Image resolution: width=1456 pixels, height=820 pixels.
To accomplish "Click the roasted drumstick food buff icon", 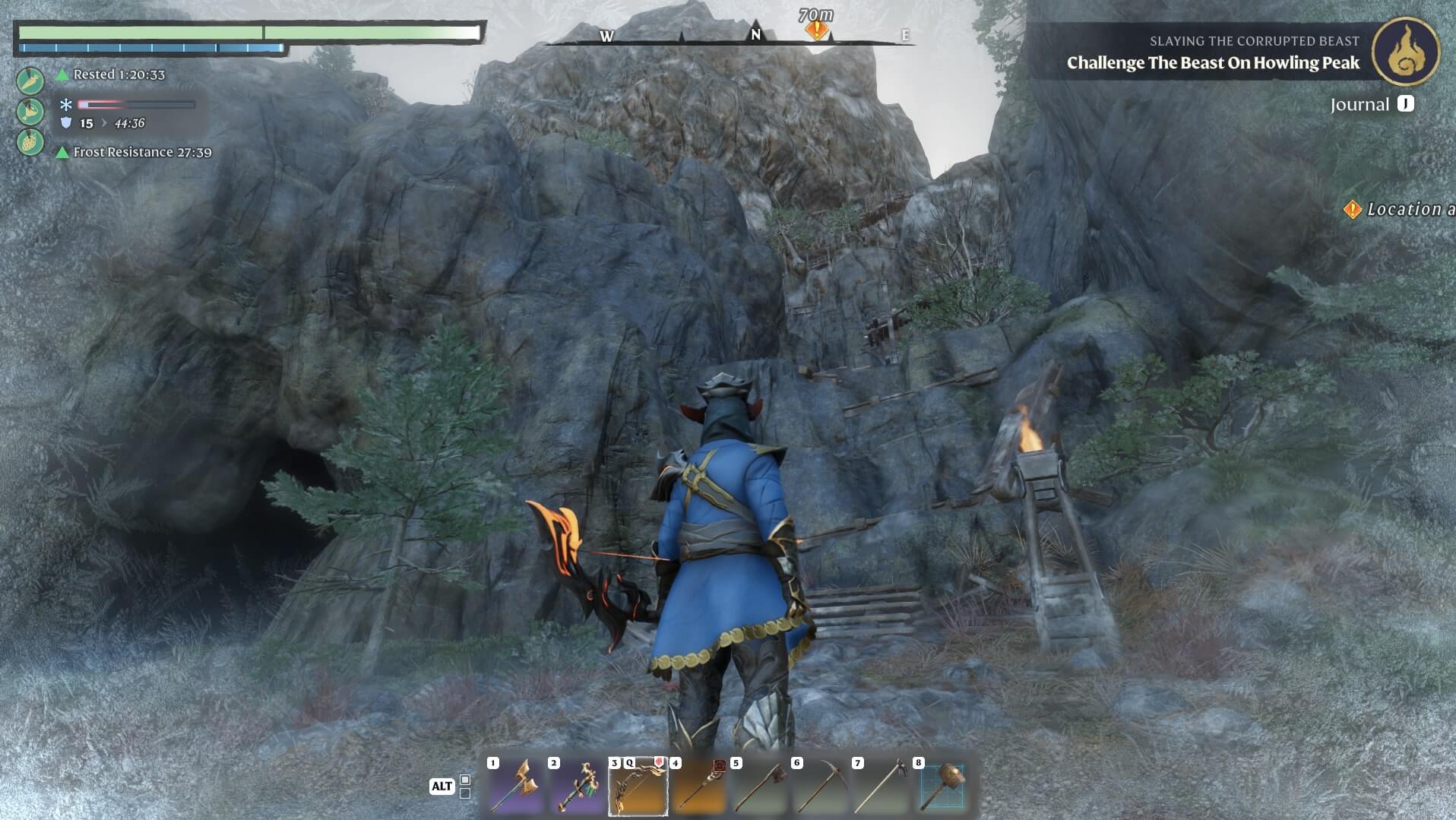I will click(30, 112).
